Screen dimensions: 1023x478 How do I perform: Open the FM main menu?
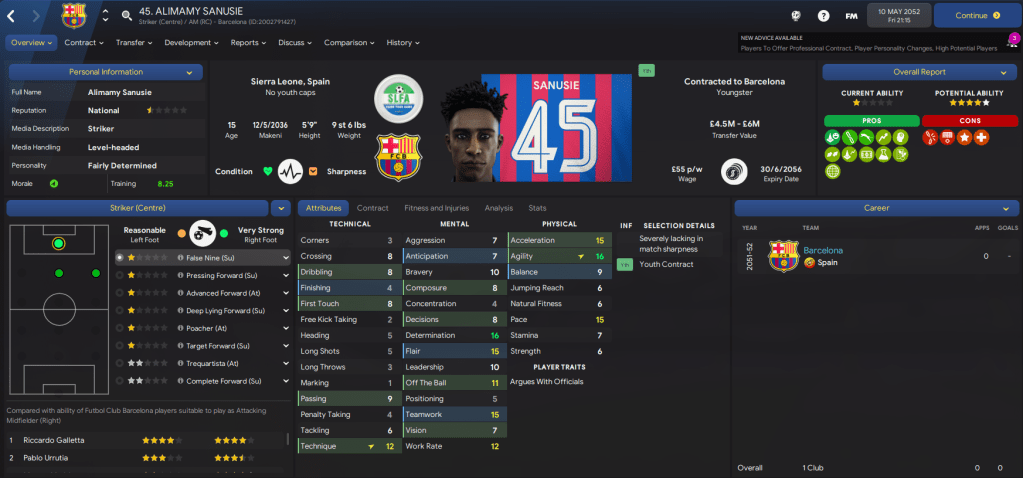(x=851, y=16)
